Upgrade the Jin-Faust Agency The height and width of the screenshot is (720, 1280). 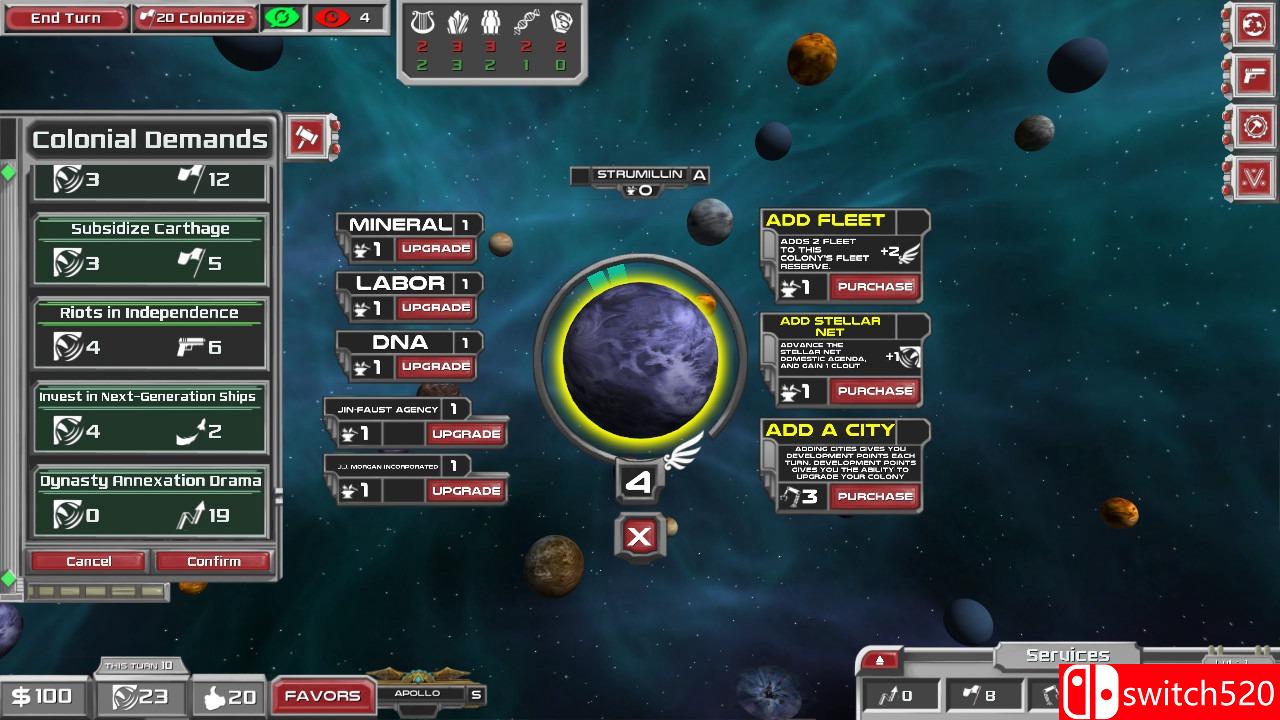pos(465,434)
